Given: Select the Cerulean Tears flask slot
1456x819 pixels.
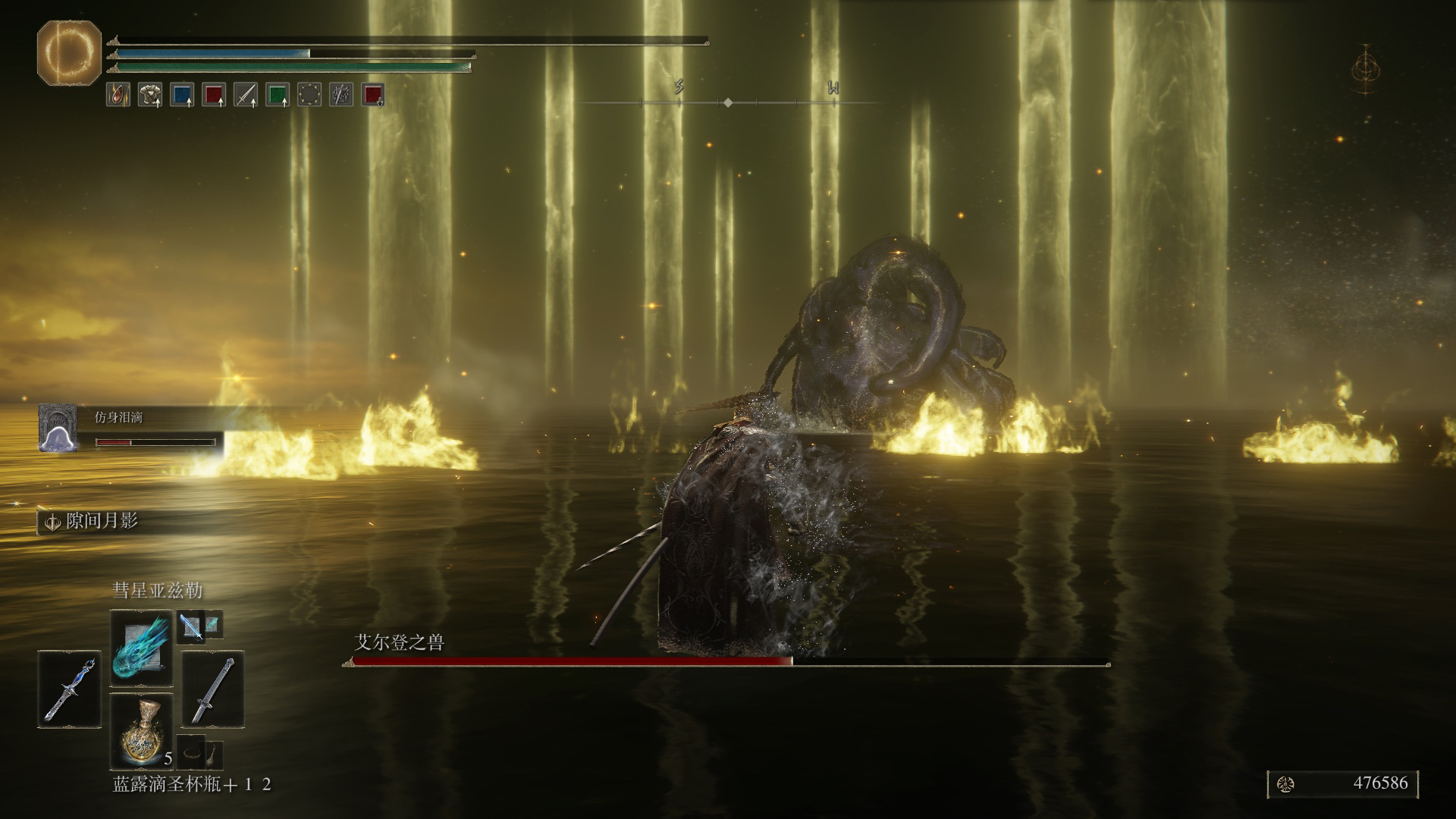Looking at the screenshot, I should pyautogui.click(x=142, y=730).
